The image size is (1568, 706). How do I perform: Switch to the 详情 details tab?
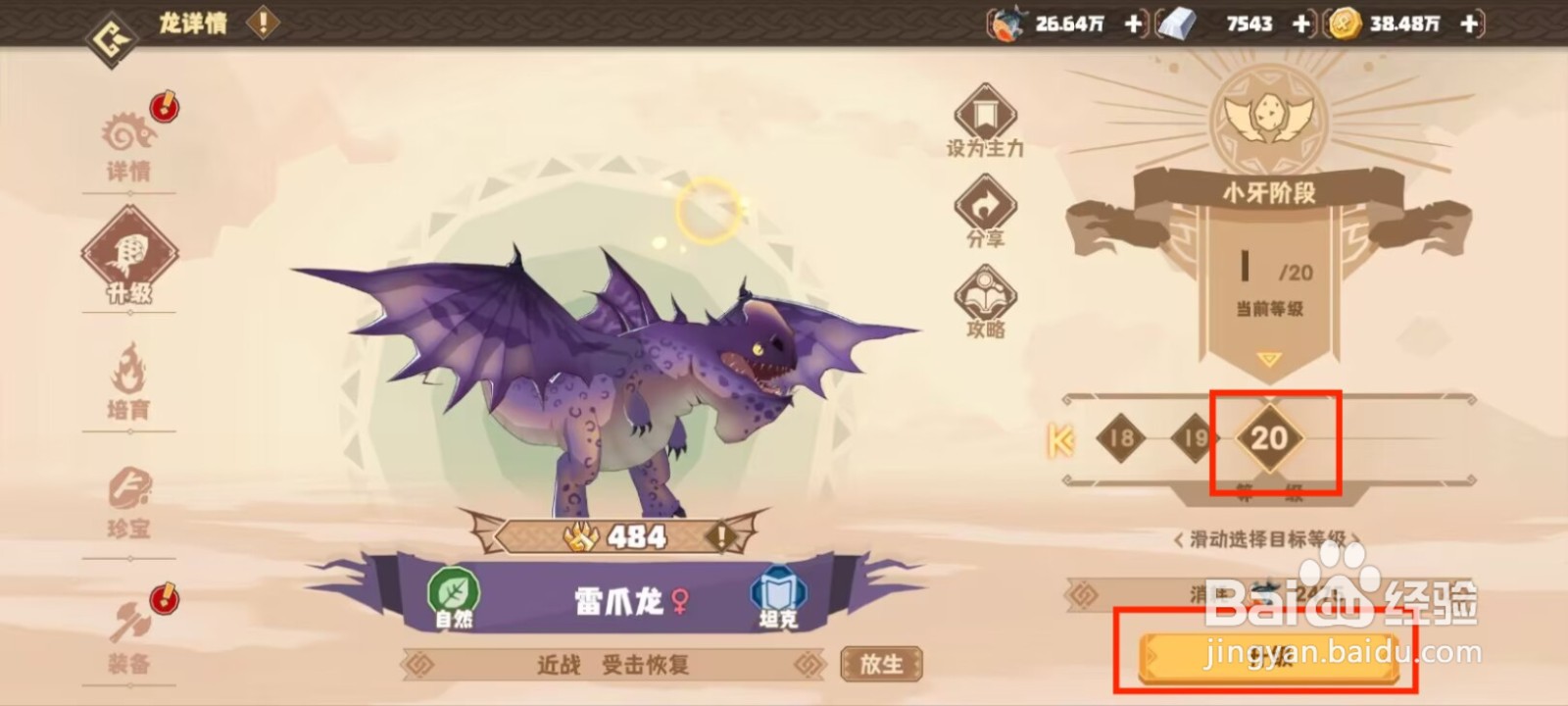click(132, 137)
